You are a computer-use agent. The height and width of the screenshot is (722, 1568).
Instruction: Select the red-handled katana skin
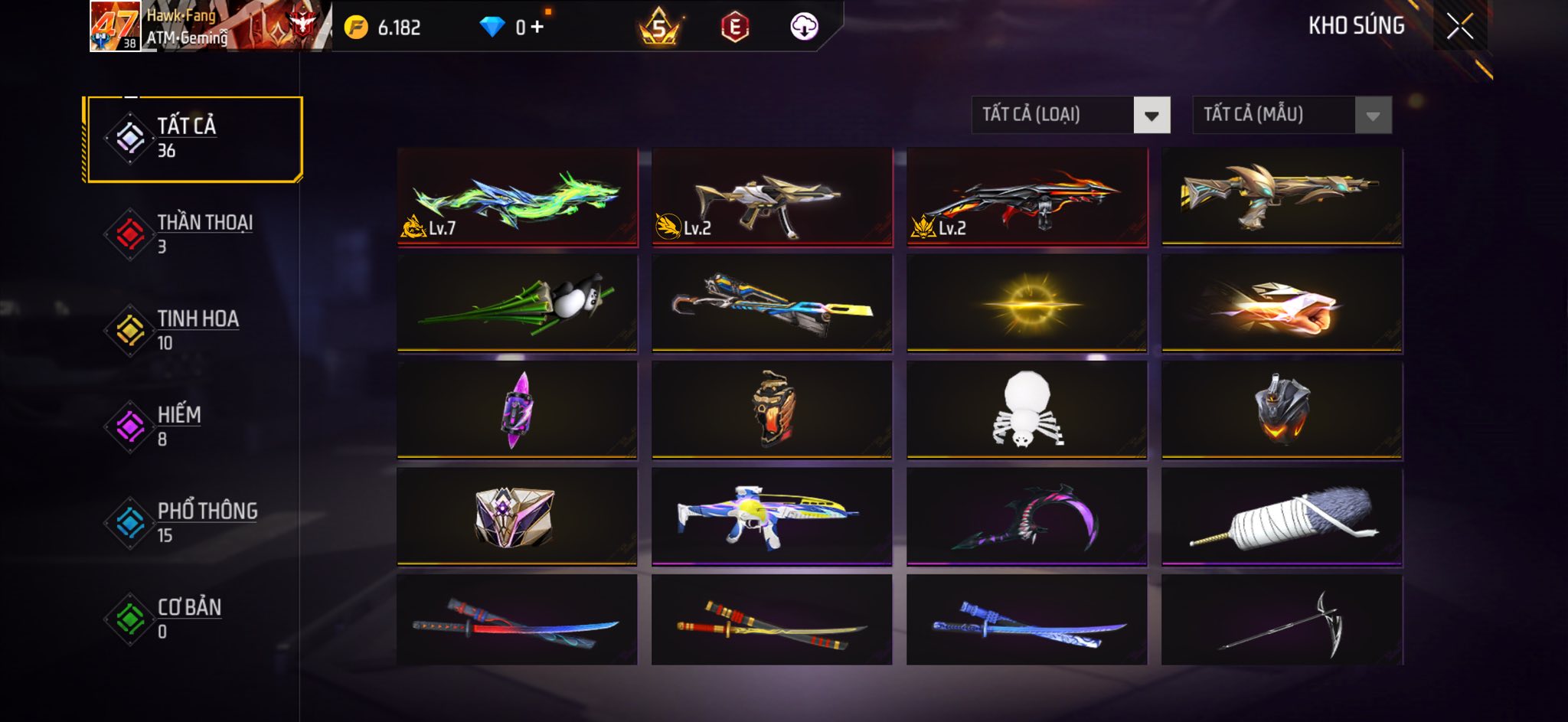click(518, 621)
